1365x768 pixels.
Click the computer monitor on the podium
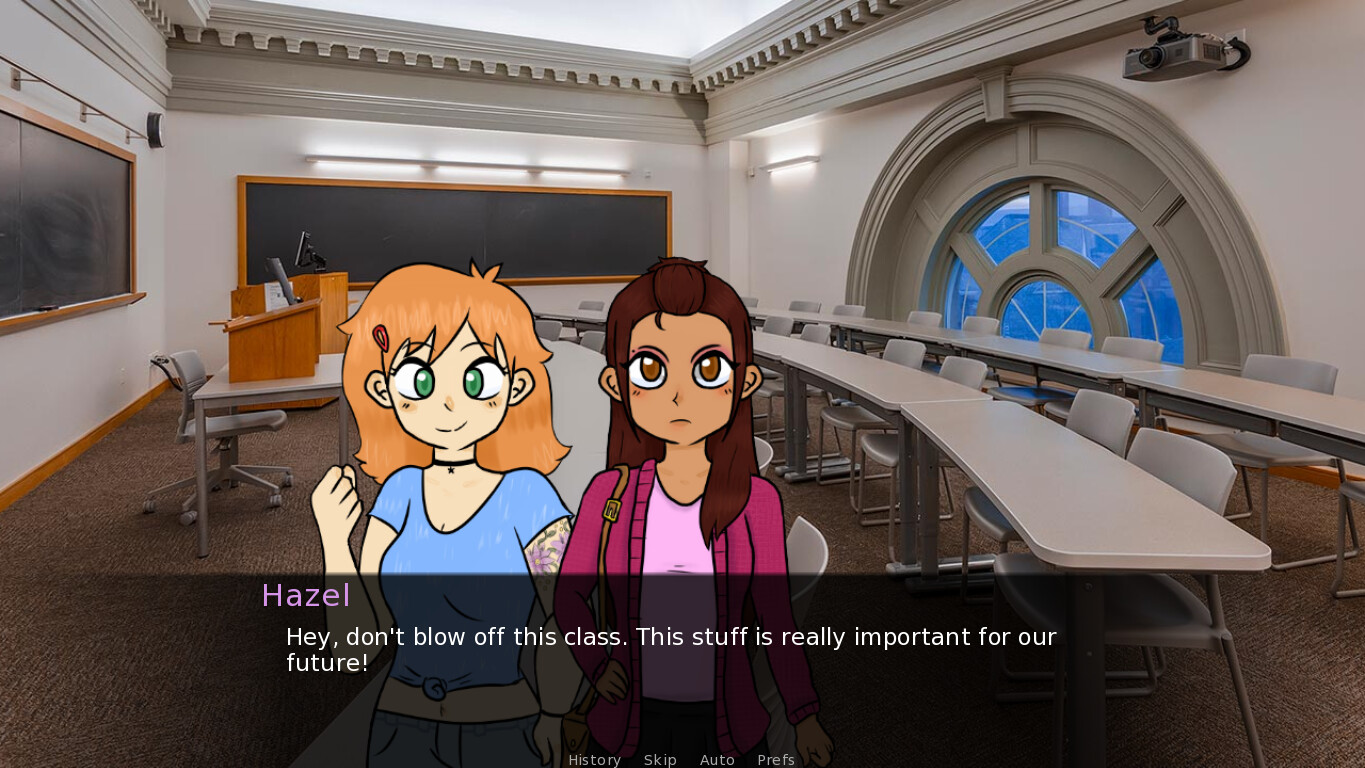(301, 250)
